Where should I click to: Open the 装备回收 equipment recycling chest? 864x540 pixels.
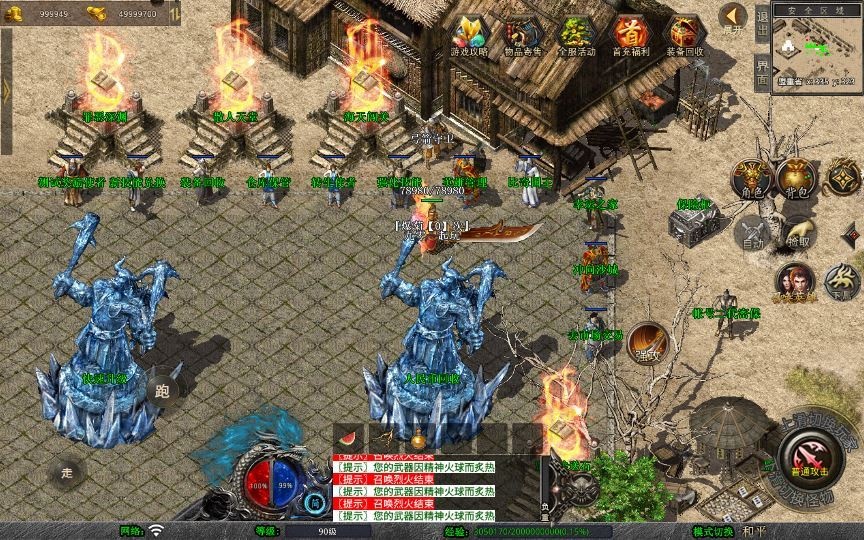click(x=684, y=34)
